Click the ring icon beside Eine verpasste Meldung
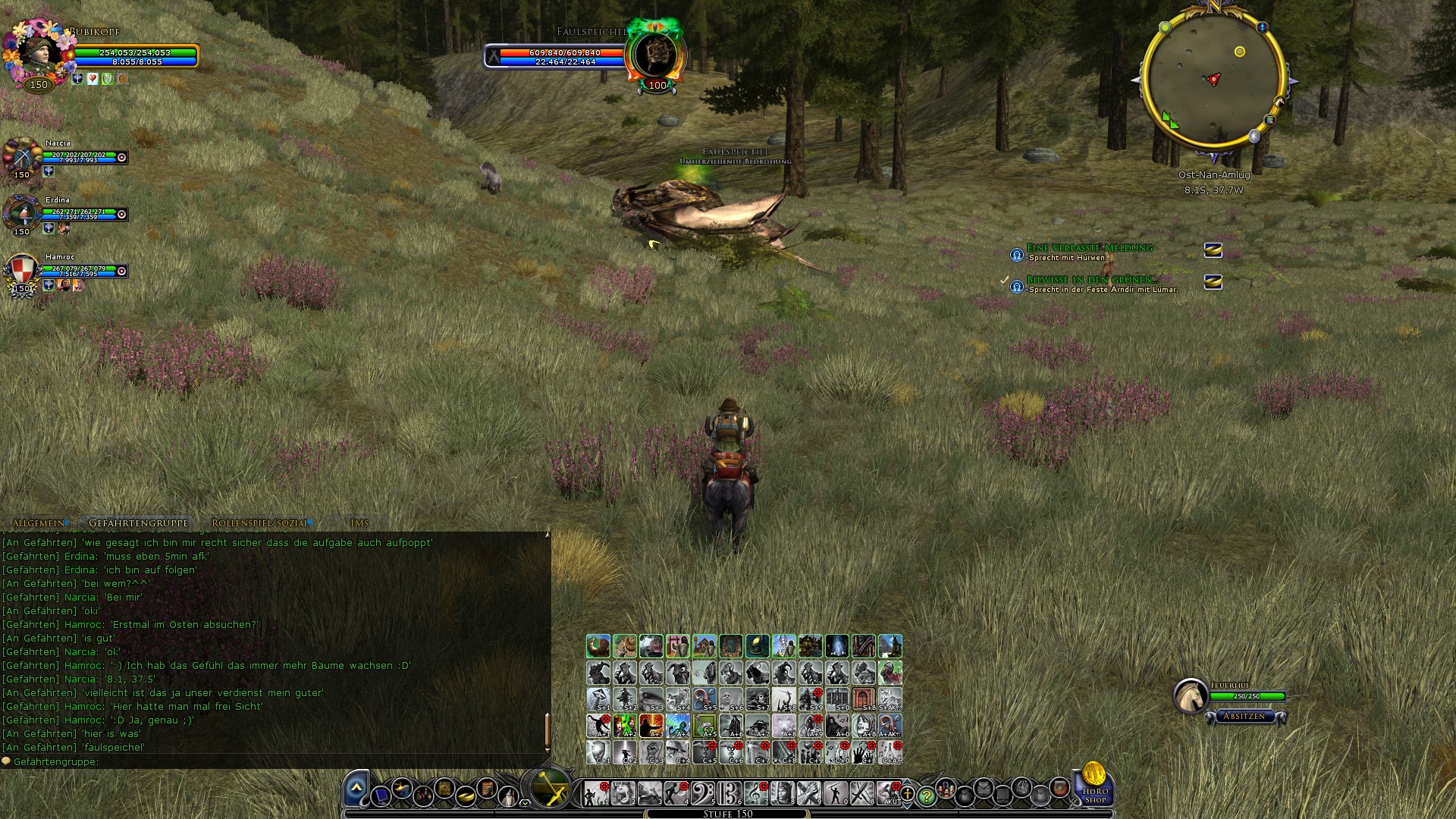The height and width of the screenshot is (819, 1456). tap(1214, 250)
